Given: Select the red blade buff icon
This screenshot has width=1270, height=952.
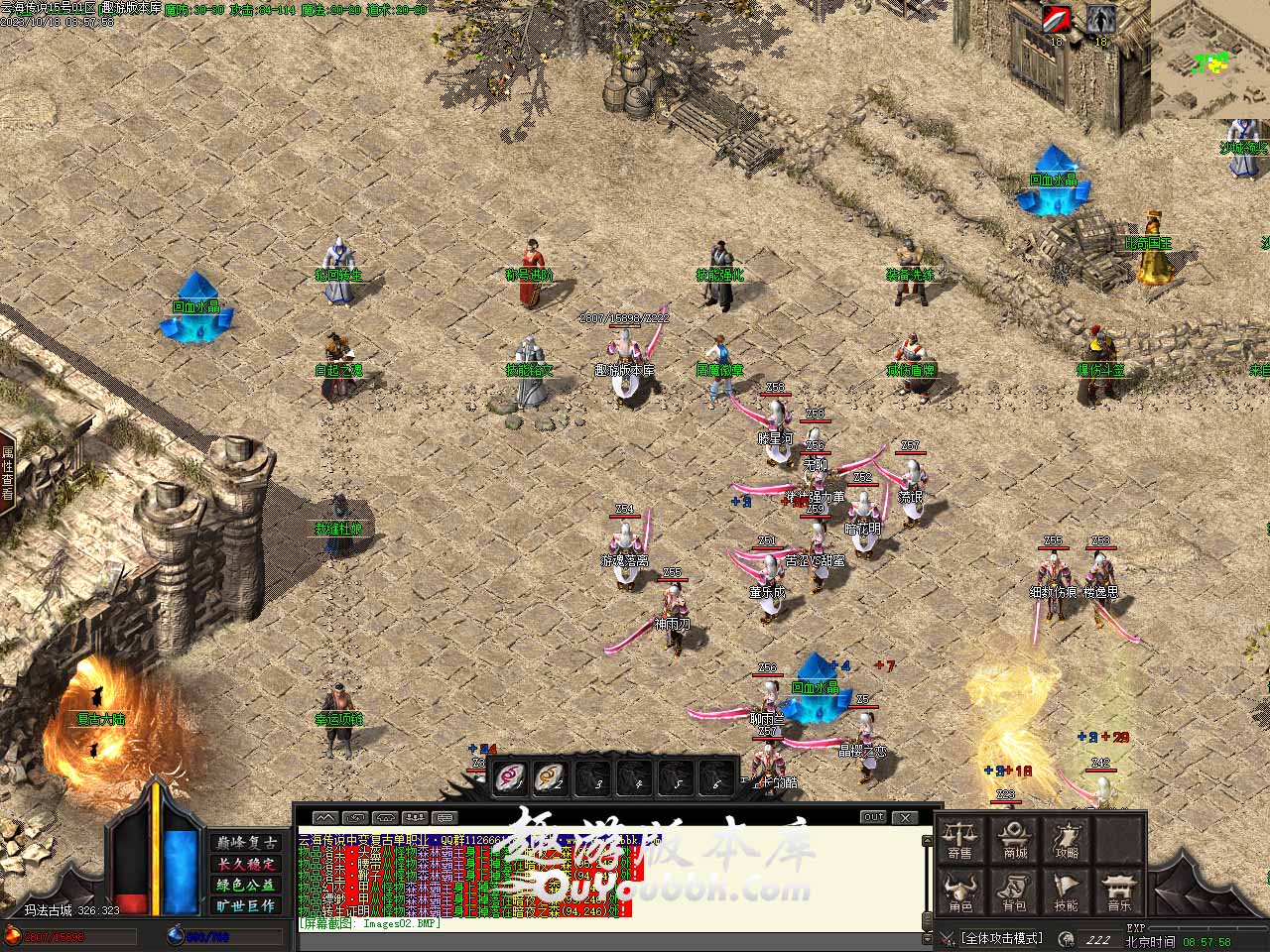Looking at the screenshot, I should pyautogui.click(x=1056, y=20).
